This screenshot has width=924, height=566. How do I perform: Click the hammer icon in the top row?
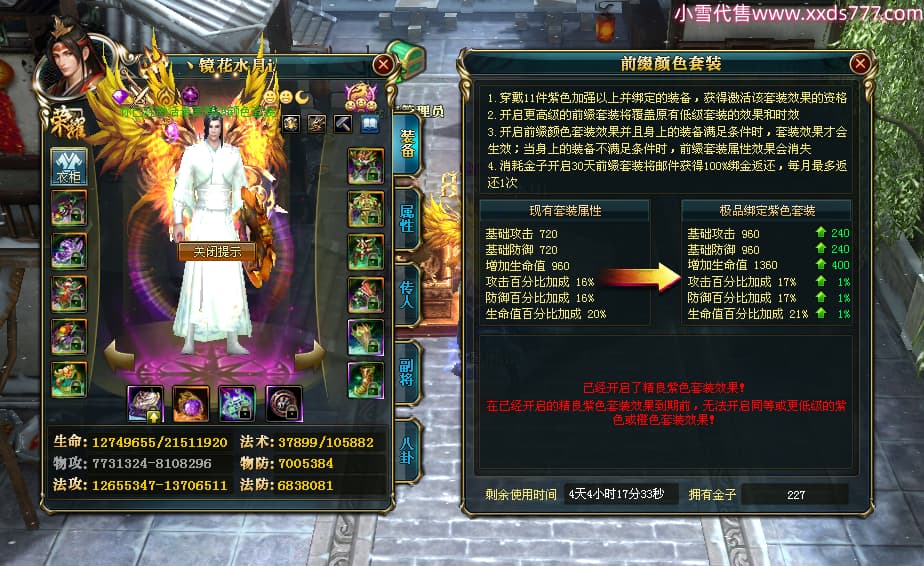(343, 123)
